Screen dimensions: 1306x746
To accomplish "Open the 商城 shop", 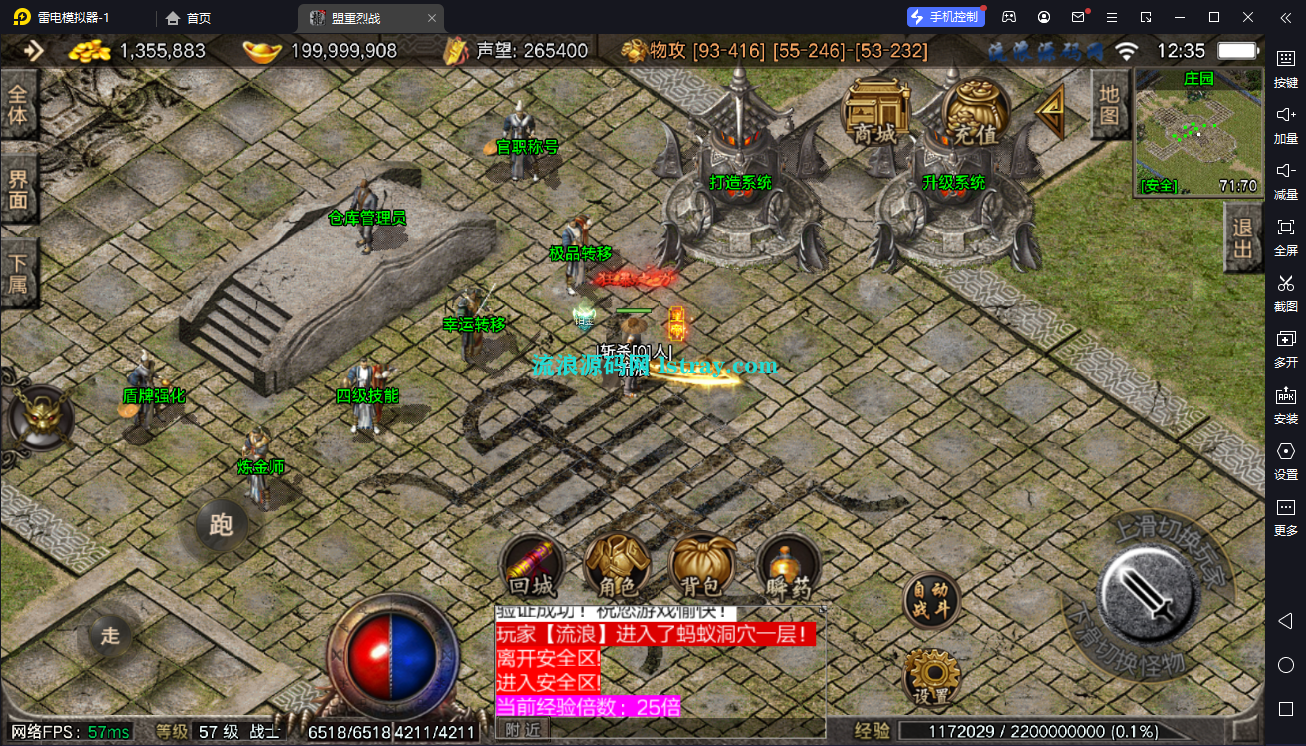I will pyautogui.click(x=876, y=112).
